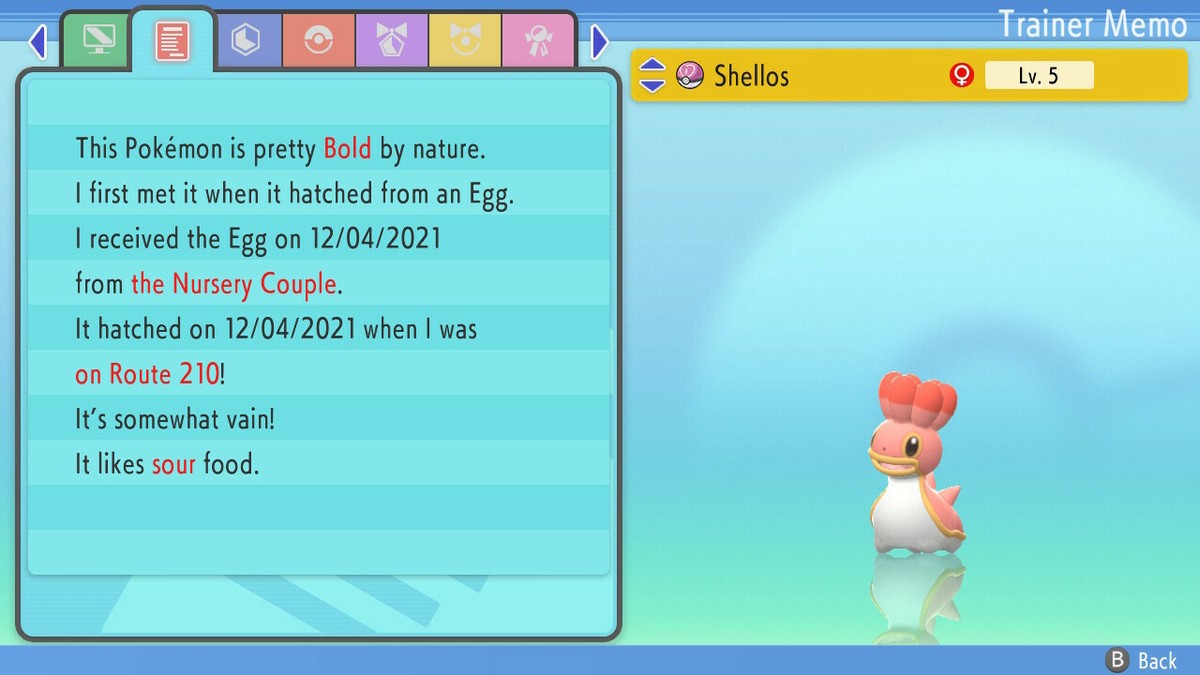Switch to the green monitor info tab
The height and width of the screenshot is (675, 1200).
click(x=98, y=40)
